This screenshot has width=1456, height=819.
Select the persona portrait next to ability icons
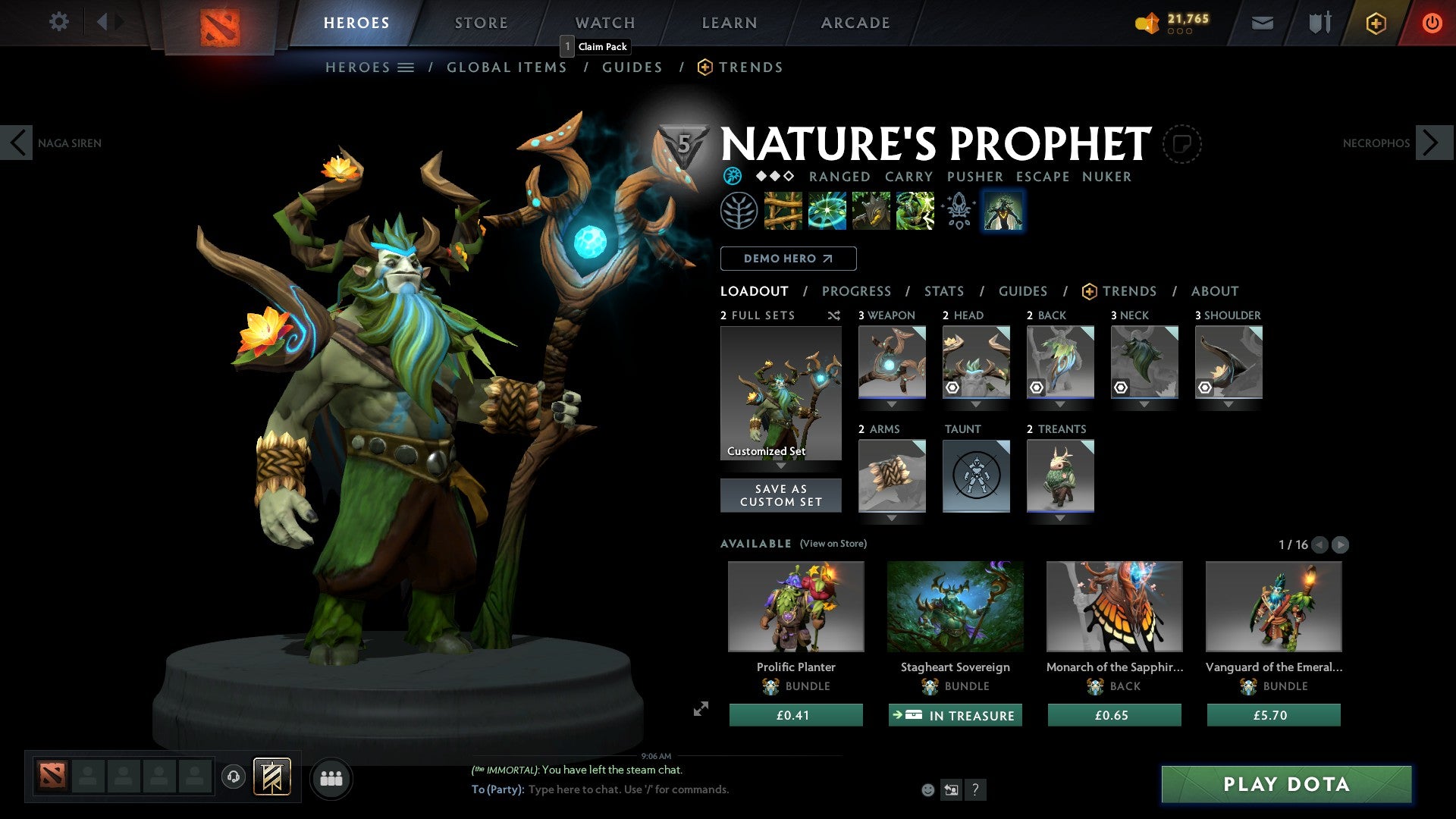click(1003, 211)
